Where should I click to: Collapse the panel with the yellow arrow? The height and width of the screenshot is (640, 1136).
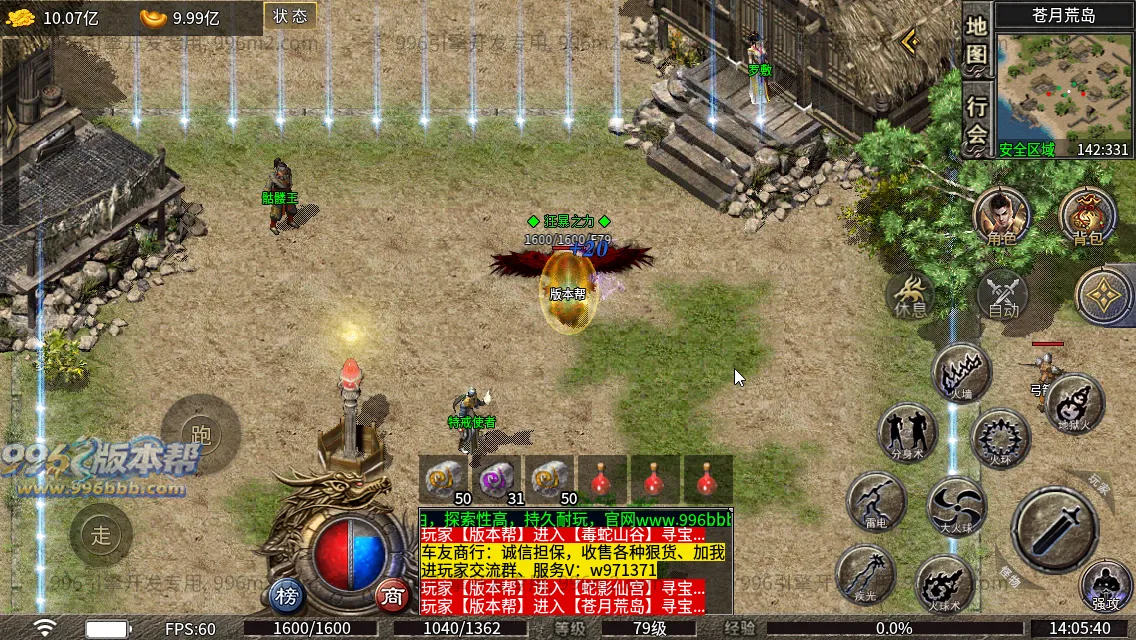coord(910,41)
